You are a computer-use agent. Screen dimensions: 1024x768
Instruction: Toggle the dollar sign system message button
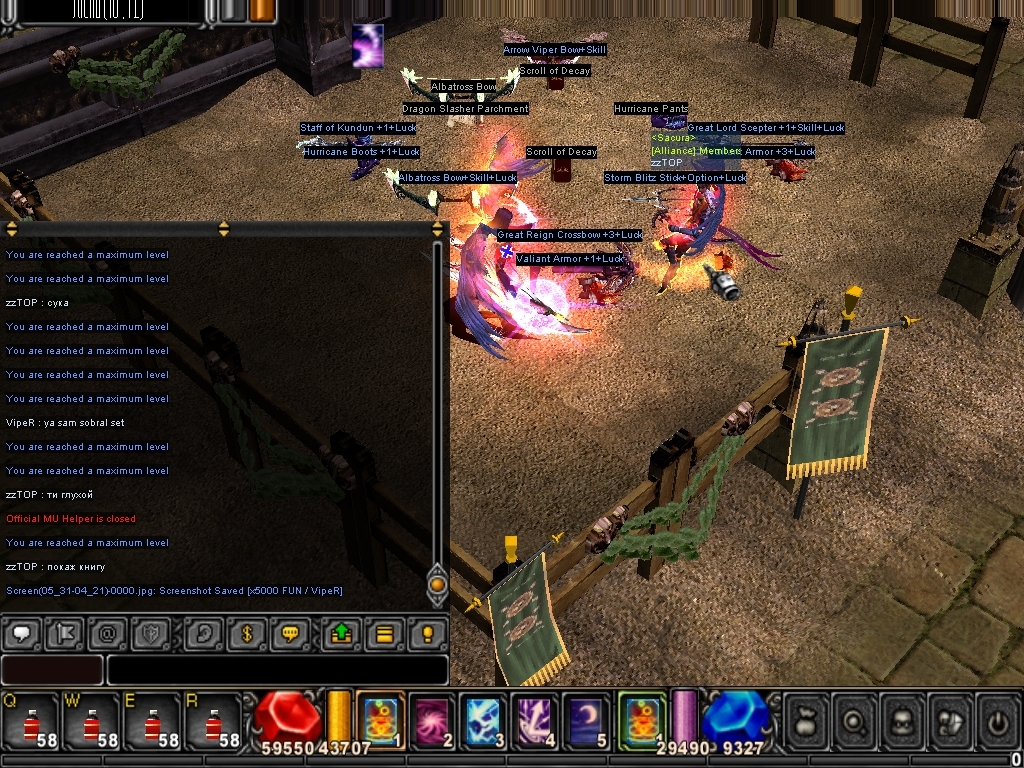(x=248, y=633)
